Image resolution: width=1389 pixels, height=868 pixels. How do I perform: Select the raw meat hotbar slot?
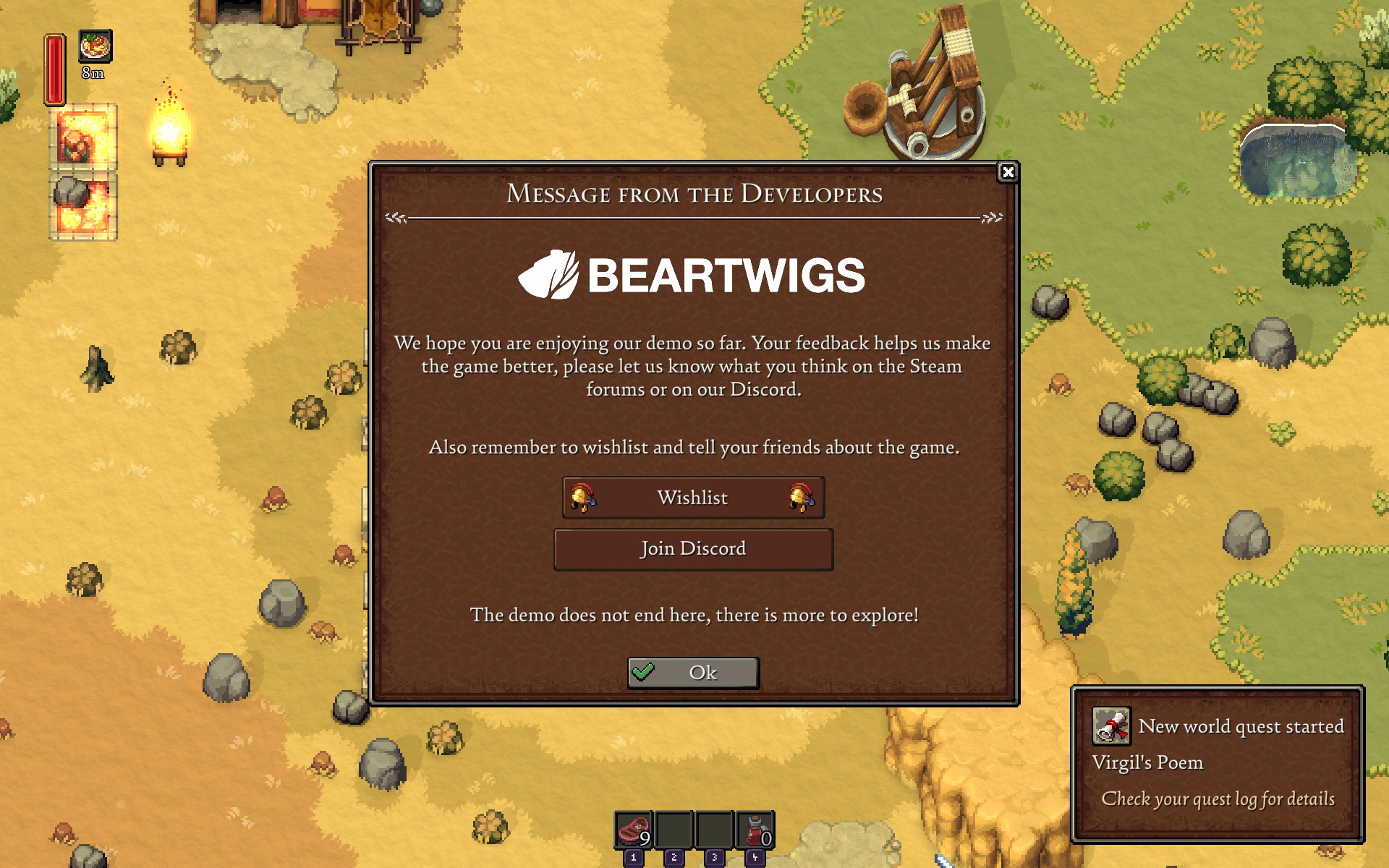click(x=634, y=830)
